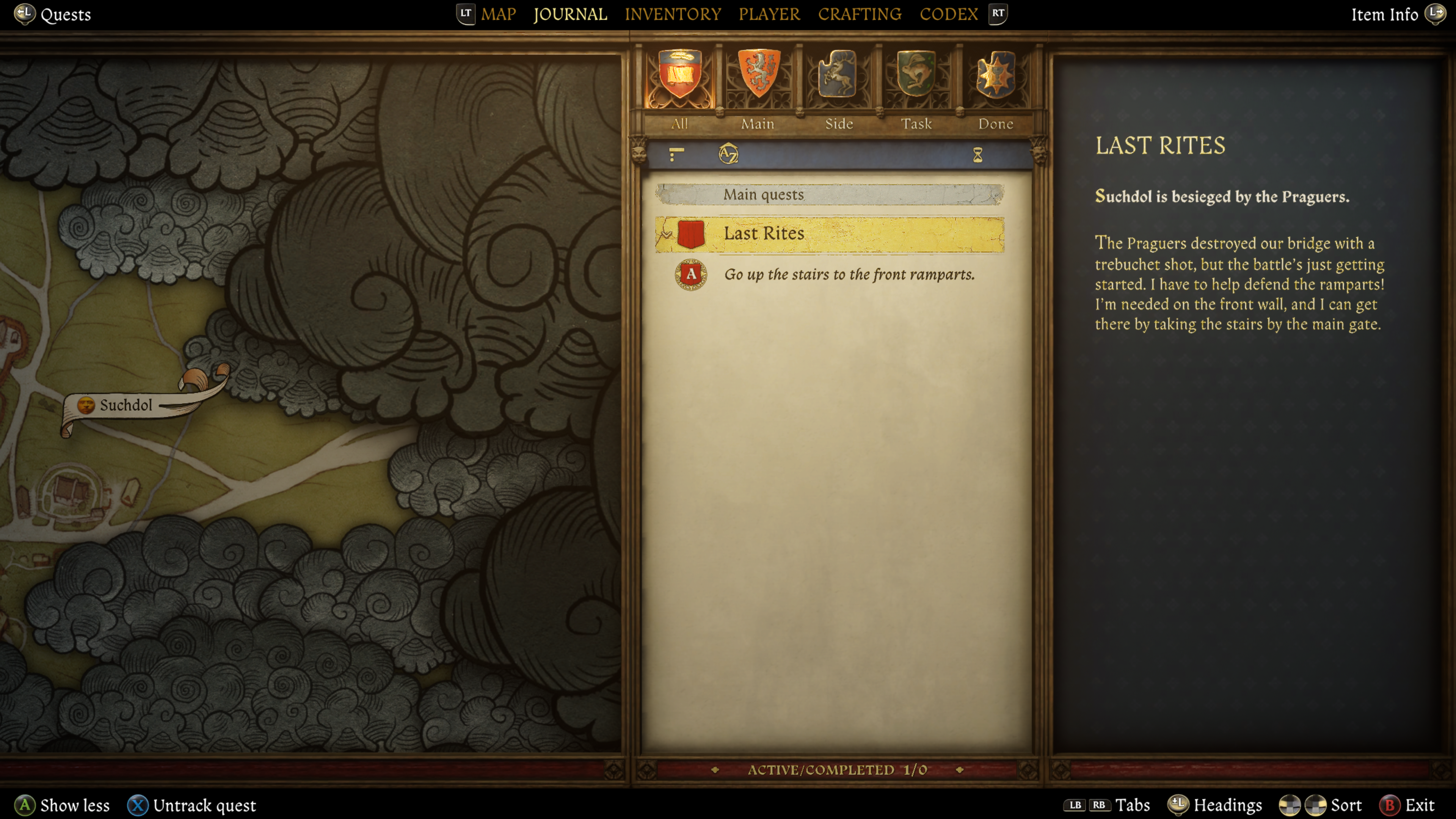Viewport: 1456px width, 819px height.
Task: Go to the PLAYER tab
Action: point(769,14)
